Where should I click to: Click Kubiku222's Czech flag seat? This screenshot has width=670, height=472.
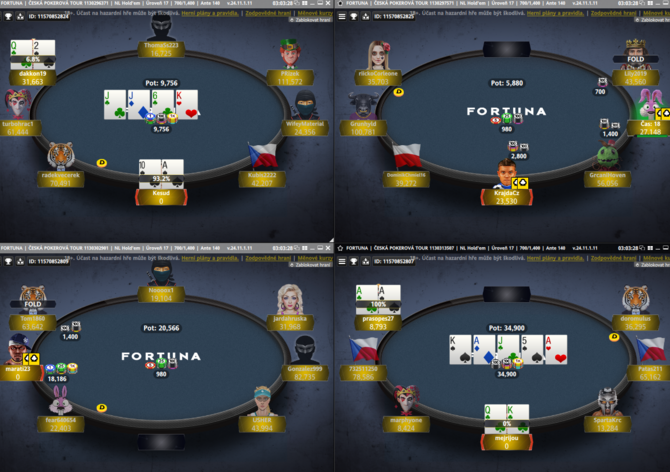[263, 161]
